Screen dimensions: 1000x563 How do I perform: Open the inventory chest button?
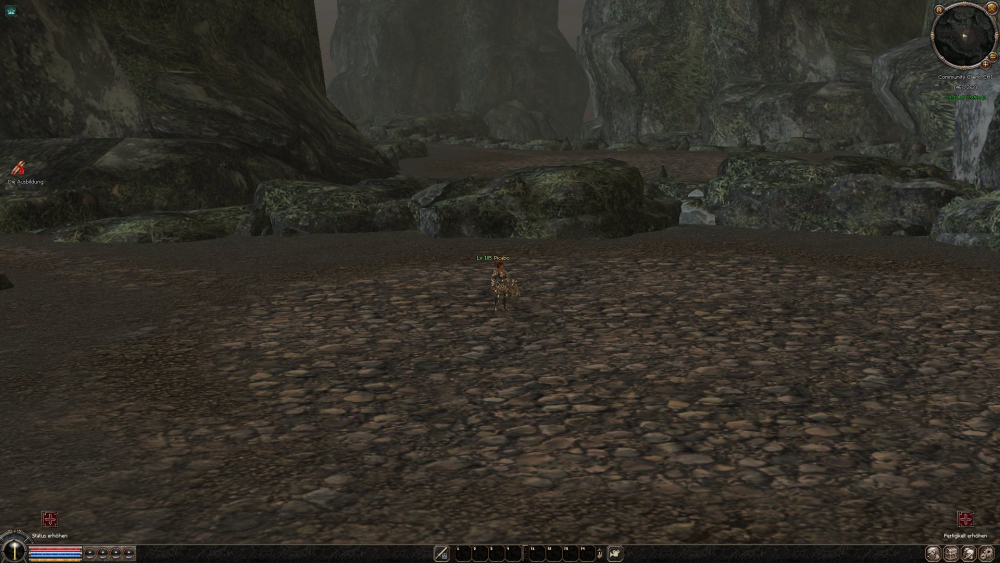pyautogui.click(x=951, y=553)
